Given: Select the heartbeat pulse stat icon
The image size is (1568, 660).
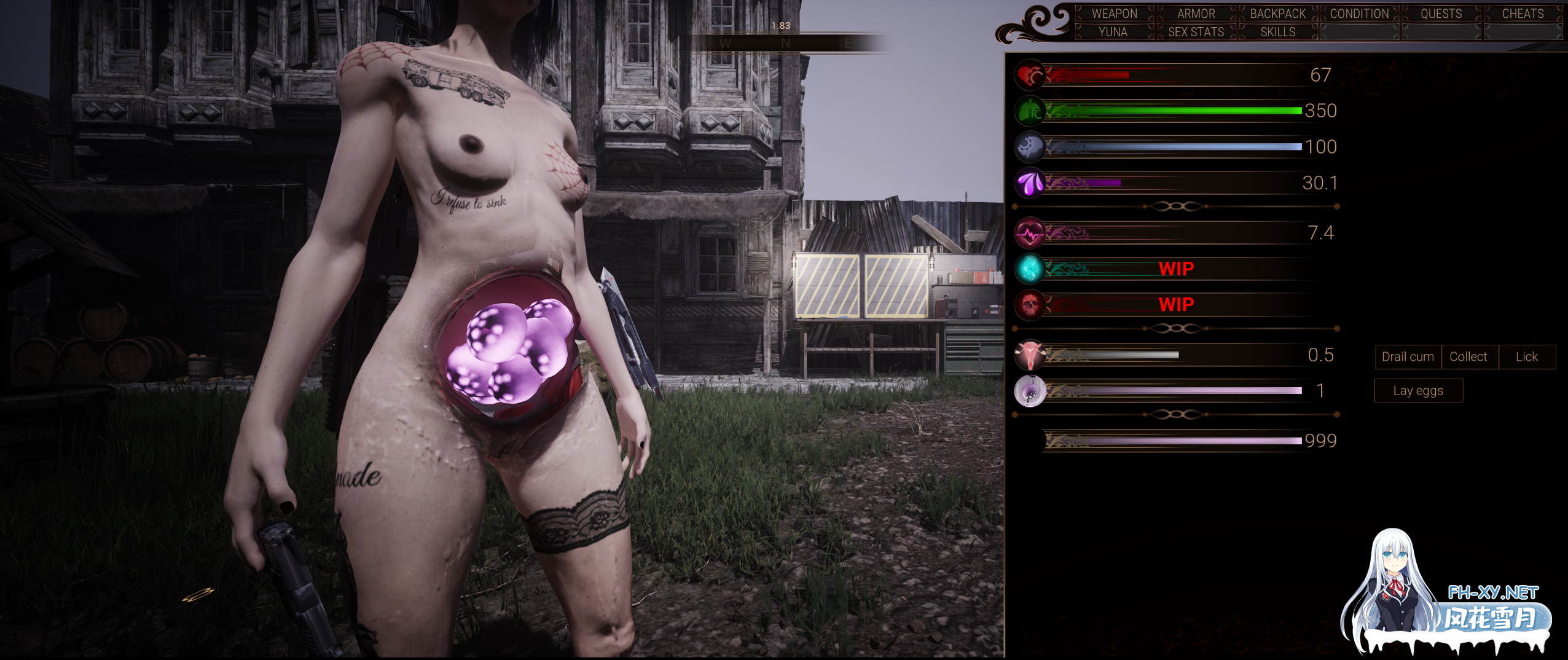Looking at the screenshot, I should [1031, 232].
